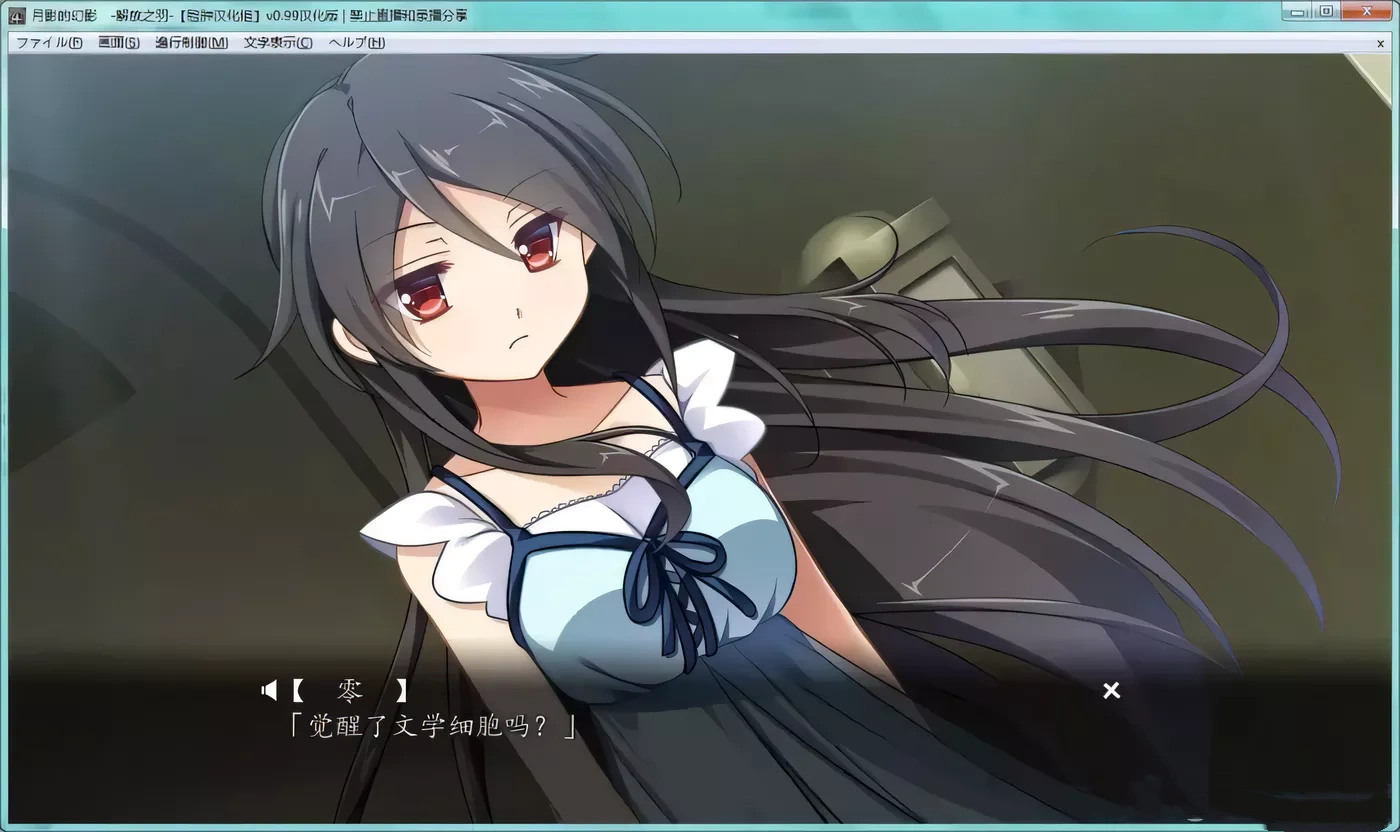Dismiss the menu bar via its small x
The image size is (1400, 832).
1379,43
